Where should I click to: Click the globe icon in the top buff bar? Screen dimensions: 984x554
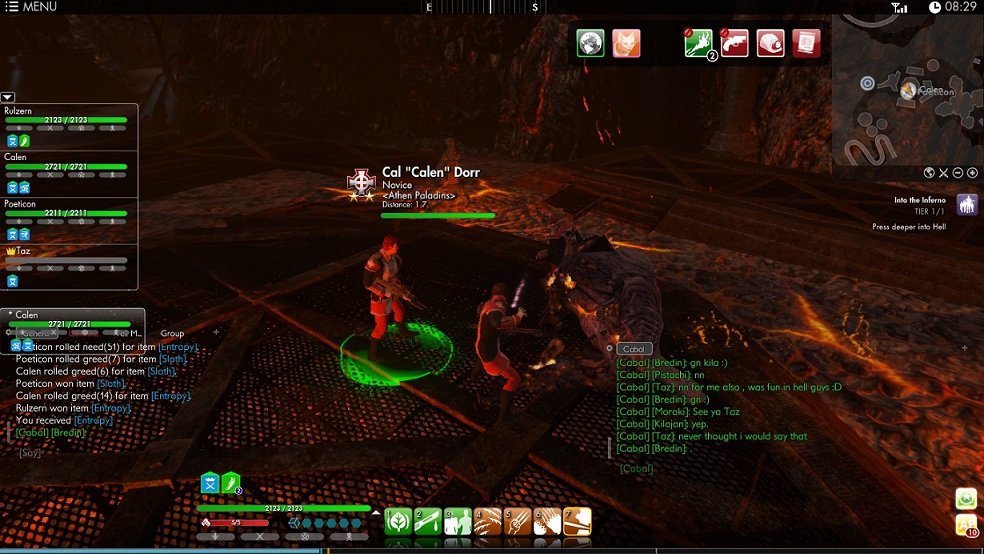pyautogui.click(x=590, y=43)
